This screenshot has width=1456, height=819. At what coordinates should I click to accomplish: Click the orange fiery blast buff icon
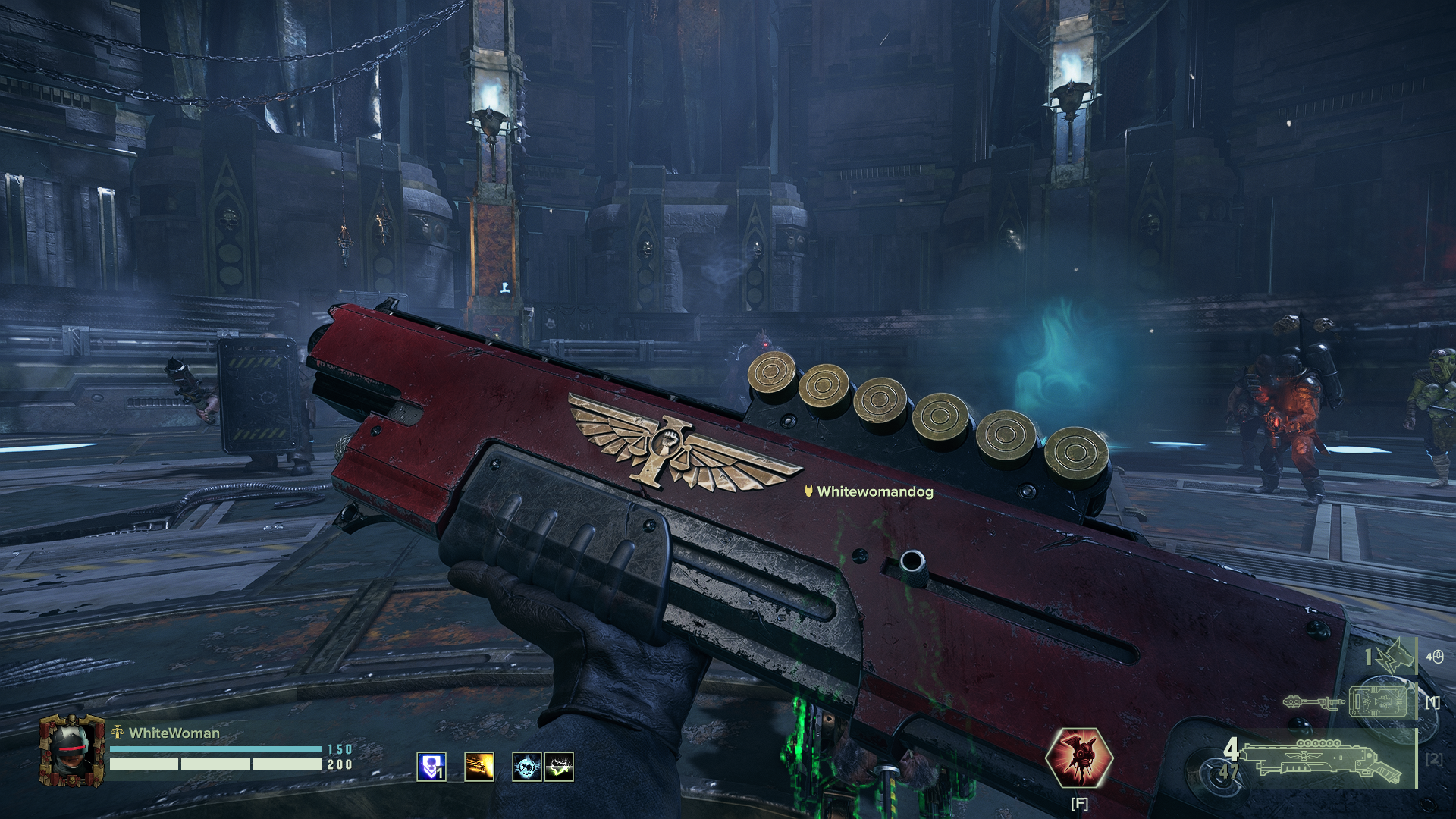point(479,767)
